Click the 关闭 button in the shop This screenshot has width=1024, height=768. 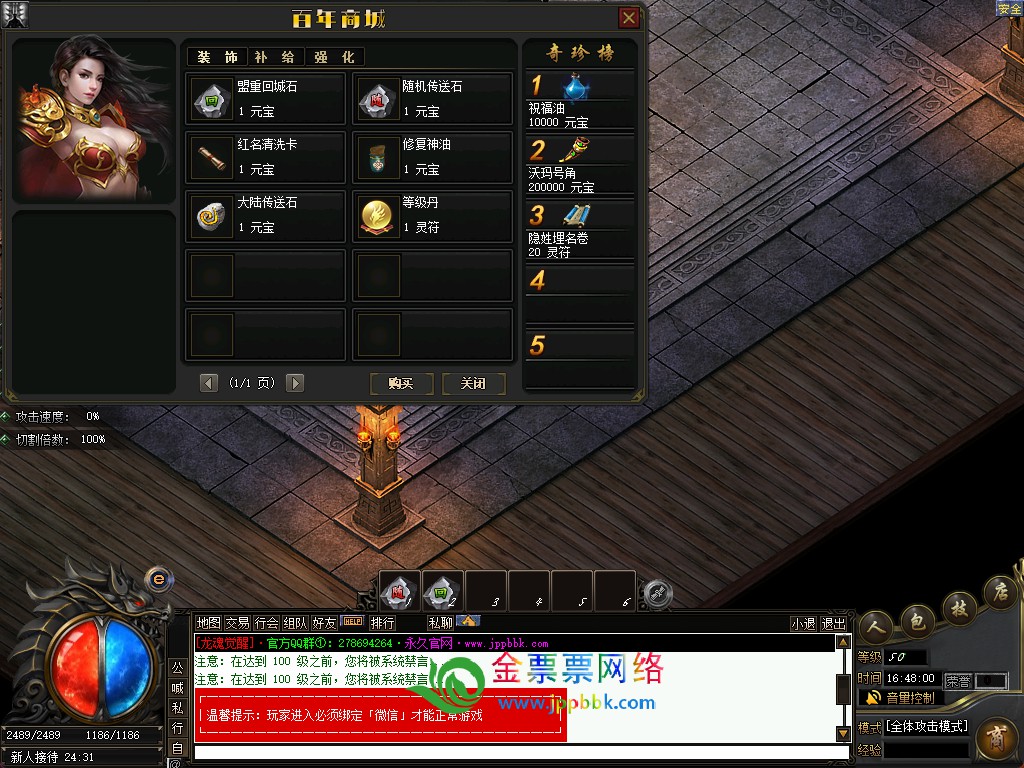[x=473, y=383]
